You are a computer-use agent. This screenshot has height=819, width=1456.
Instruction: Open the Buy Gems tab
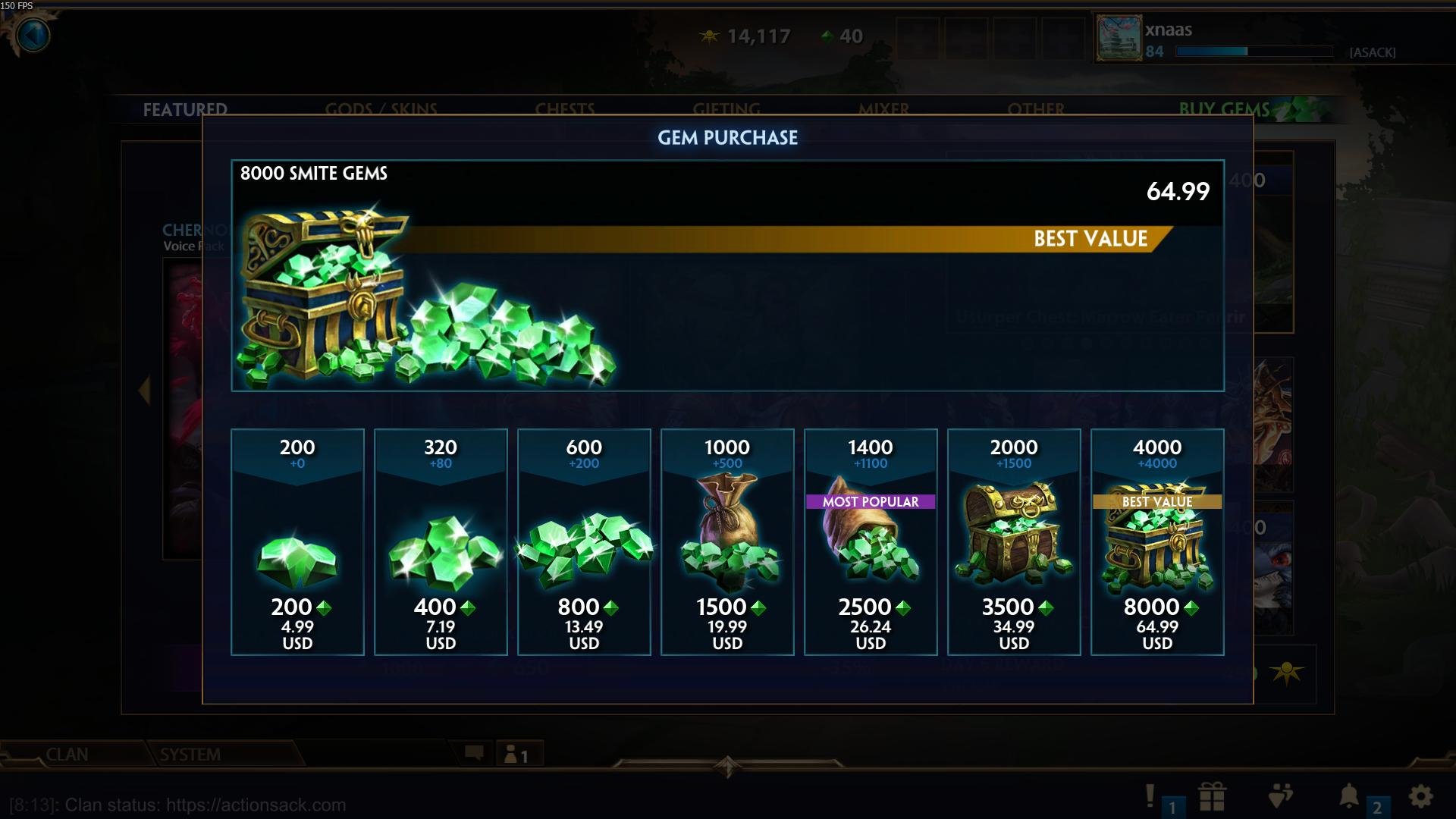point(1224,109)
